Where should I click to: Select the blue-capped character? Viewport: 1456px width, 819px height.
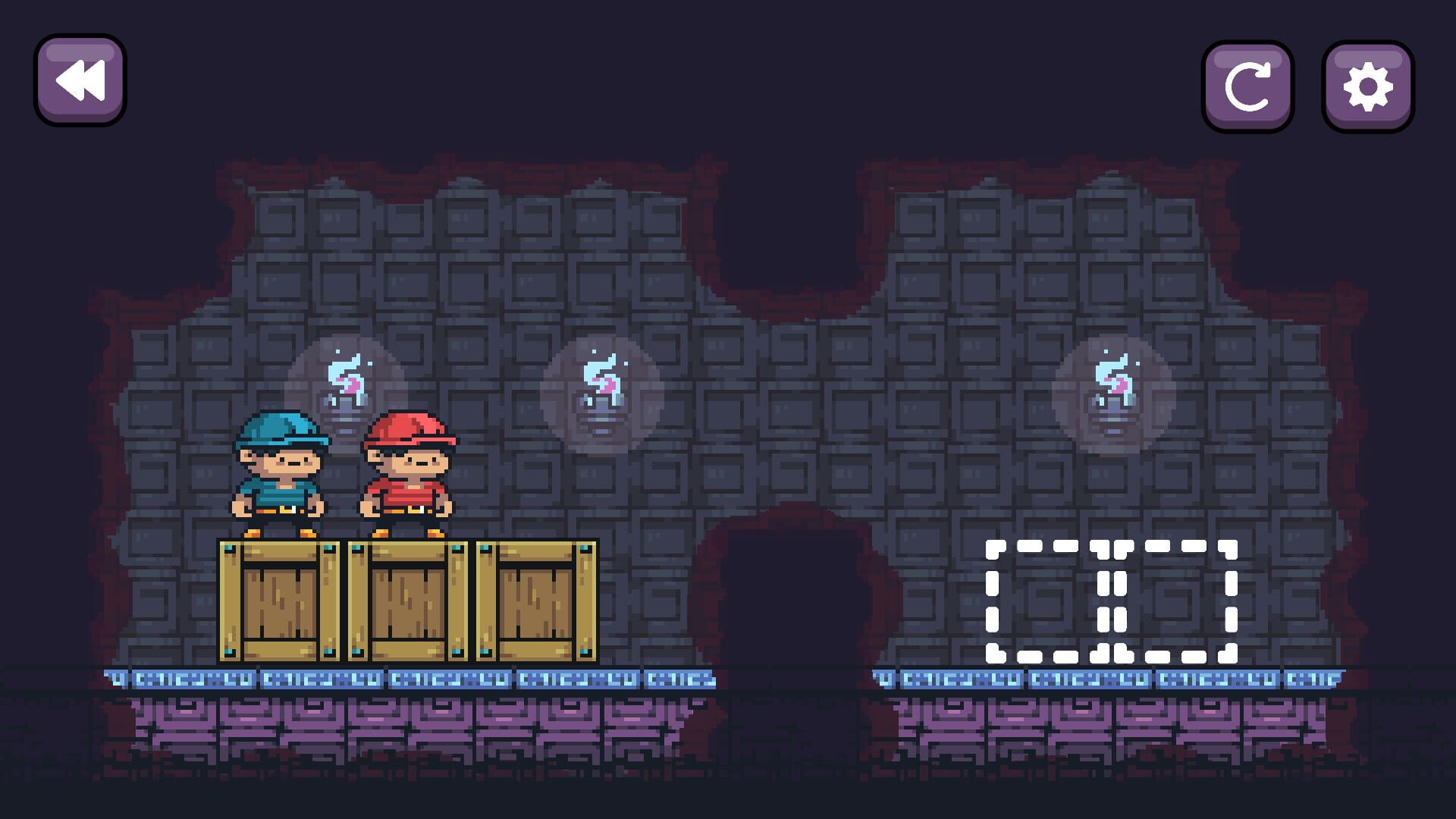pyautogui.click(x=279, y=475)
